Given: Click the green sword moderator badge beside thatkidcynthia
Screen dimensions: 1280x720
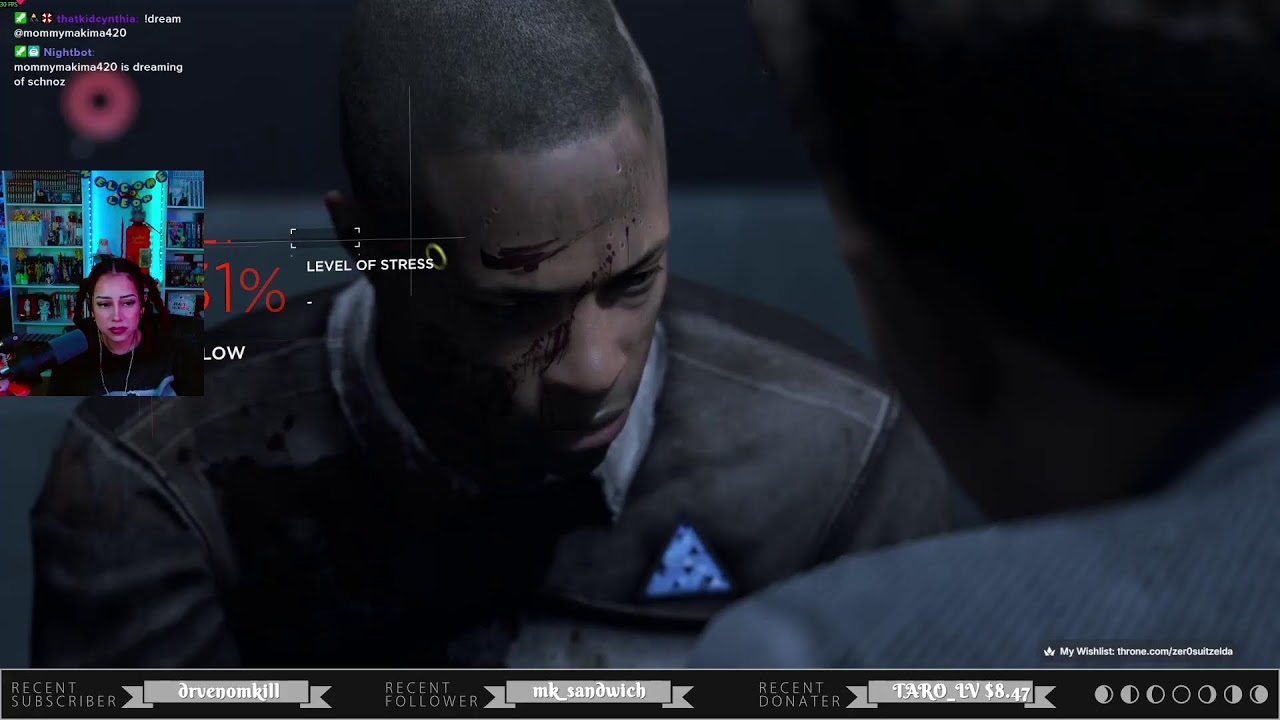Looking at the screenshot, I should pyautogui.click(x=20, y=18).
